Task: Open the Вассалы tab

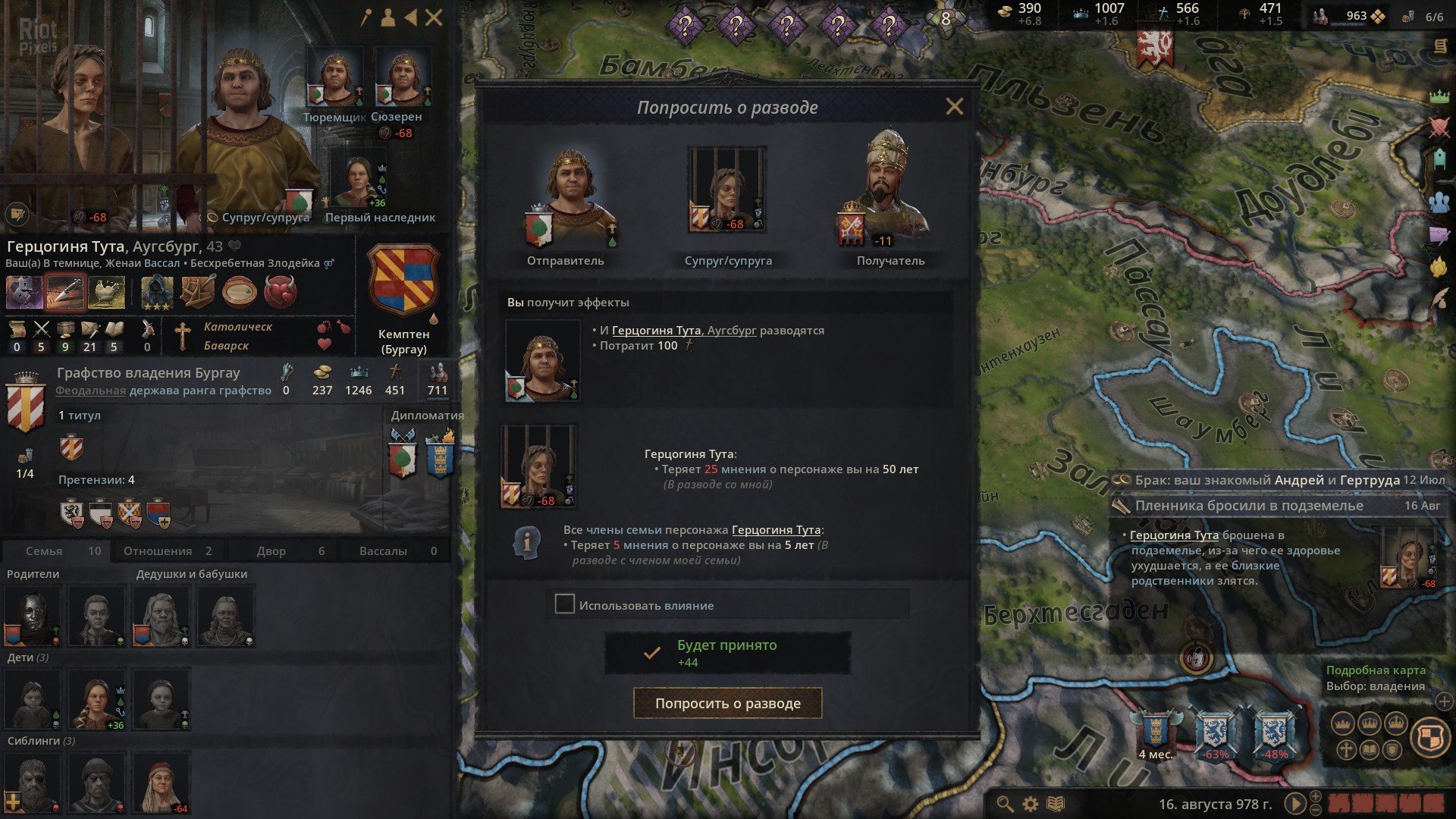Action: (x=383, y=551)
